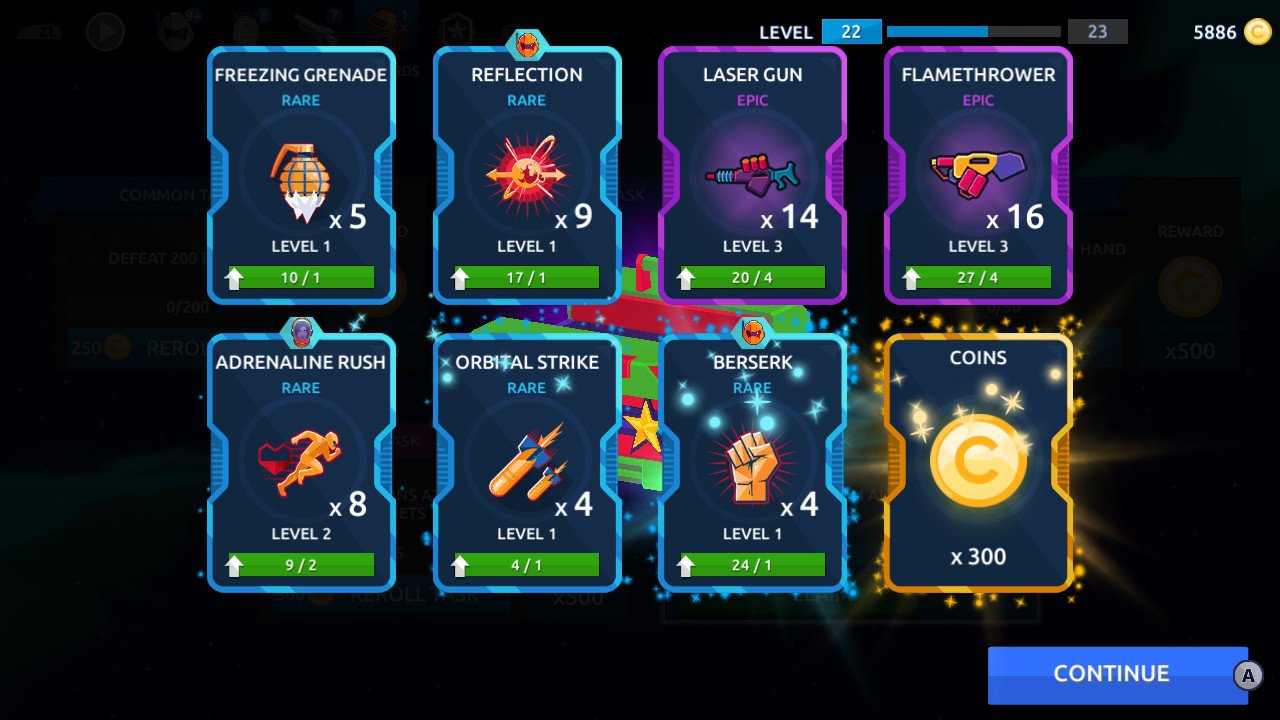The height and width of the screenshot is (720, 1280).
Task: Select the Freezing Grenade card
Action: coord(301,175)
